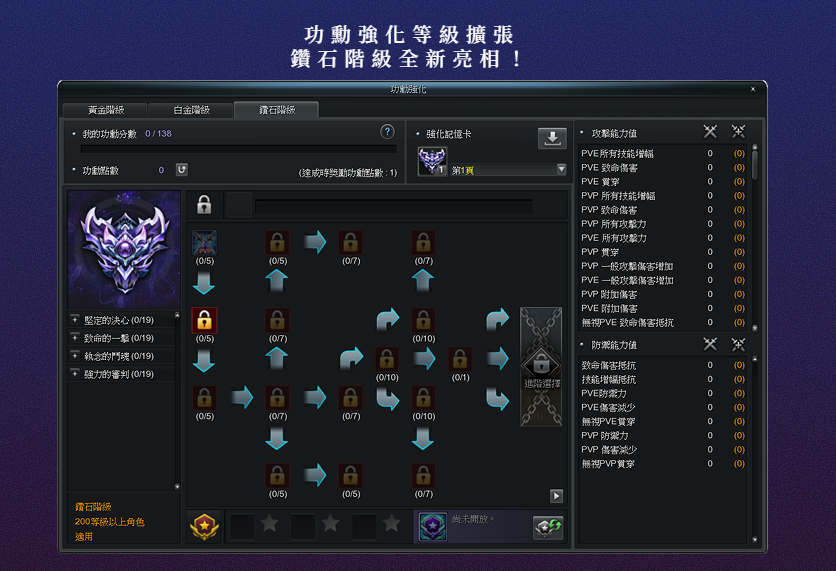This screenshot has width=836, height=571.
Task: Switch to the 黃金階級 (Gold tier) tab
Action: (106, 110)
